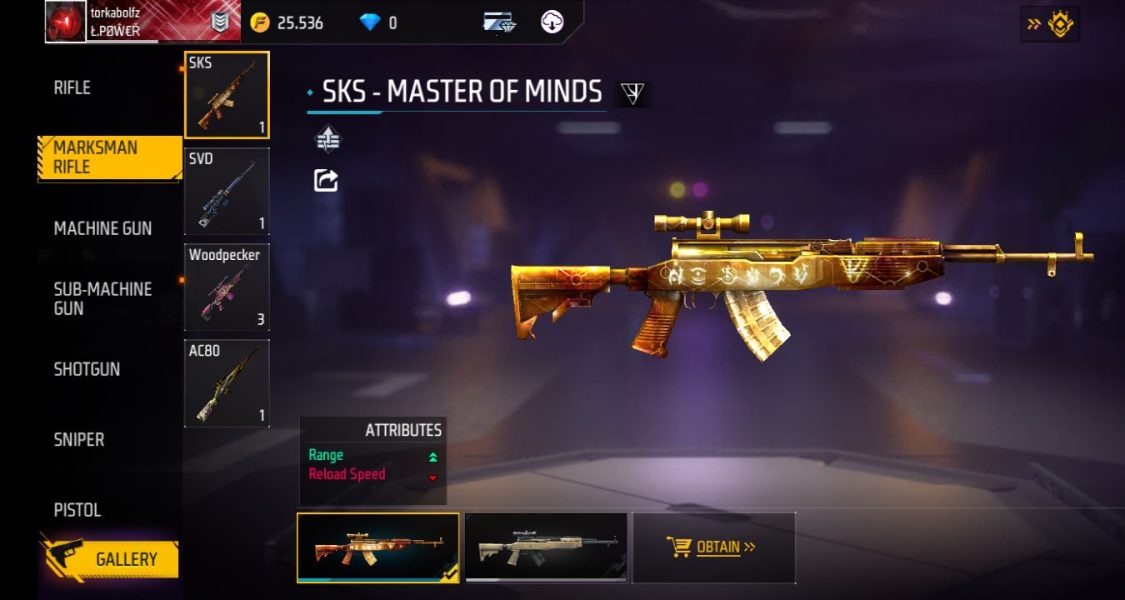Choose the Shotgun category
The image size is (1125, 600).
86,369
